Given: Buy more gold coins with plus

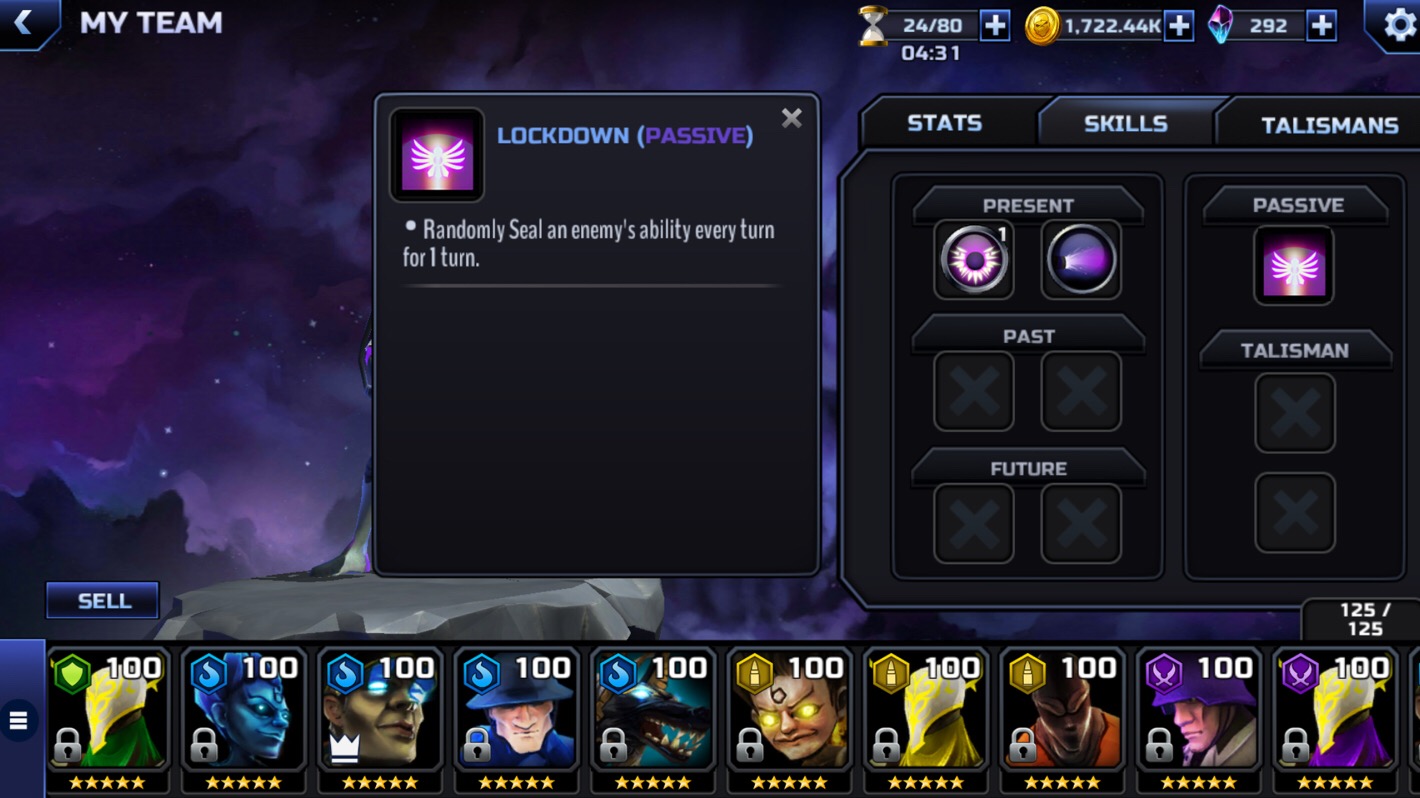Looking at the screenshot, I should coord(1180,26).
